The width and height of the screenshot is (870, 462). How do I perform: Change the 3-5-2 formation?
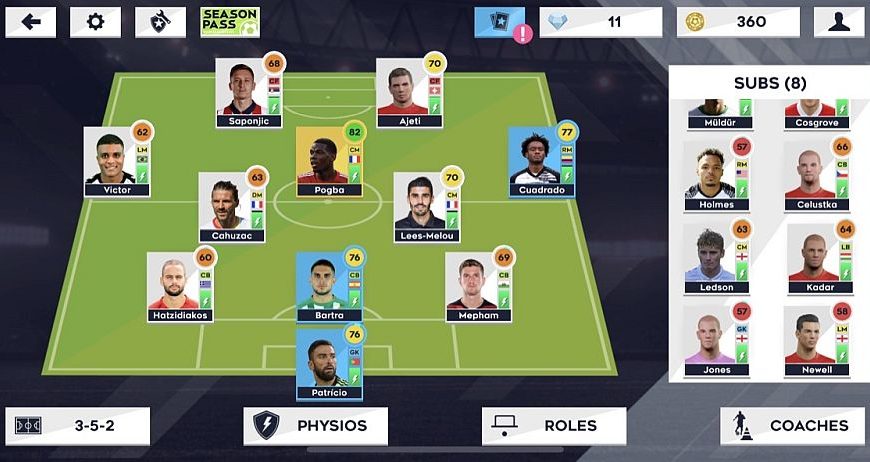point(77,426)
